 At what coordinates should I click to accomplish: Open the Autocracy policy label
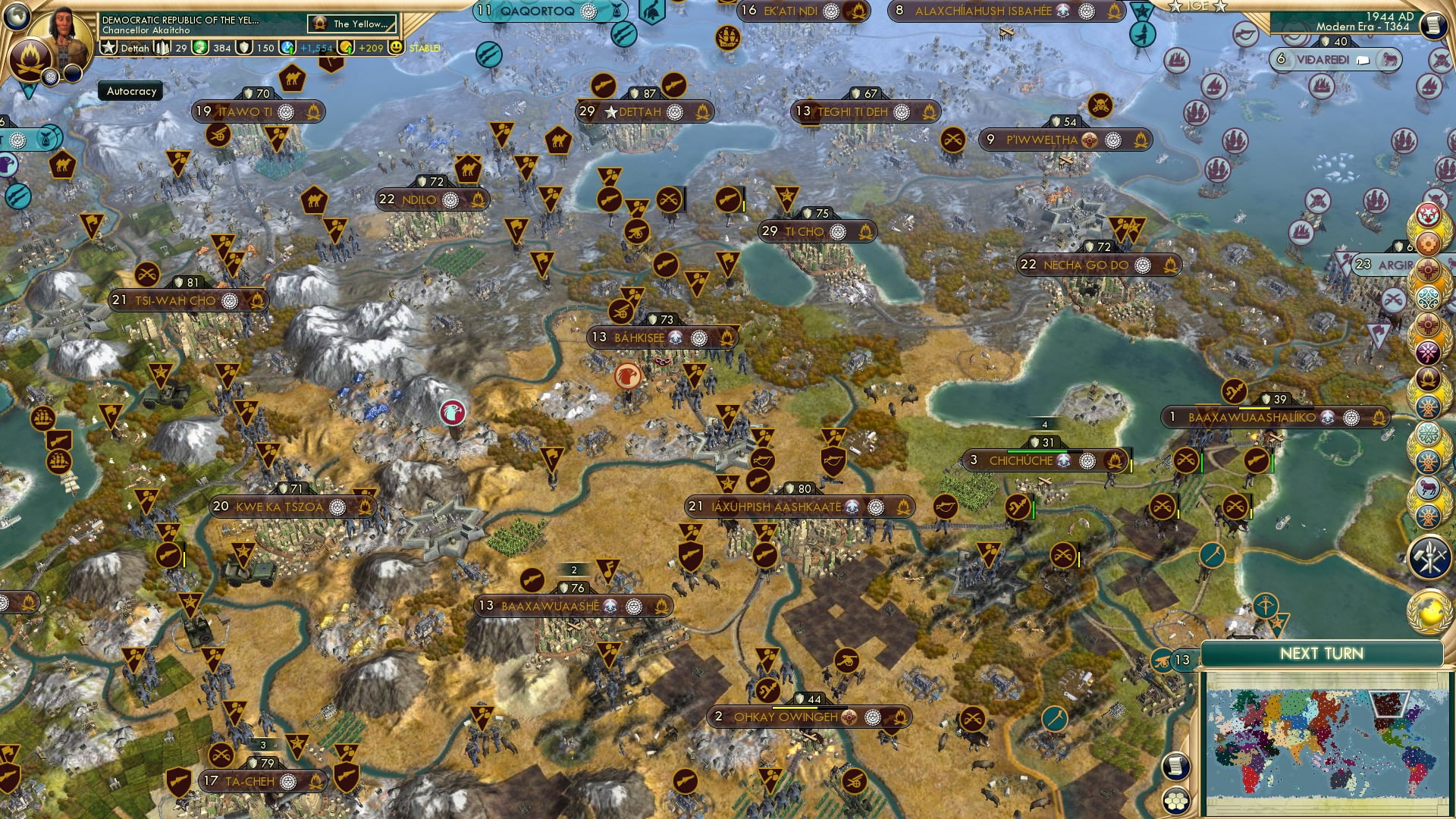[x=129, y=91]
